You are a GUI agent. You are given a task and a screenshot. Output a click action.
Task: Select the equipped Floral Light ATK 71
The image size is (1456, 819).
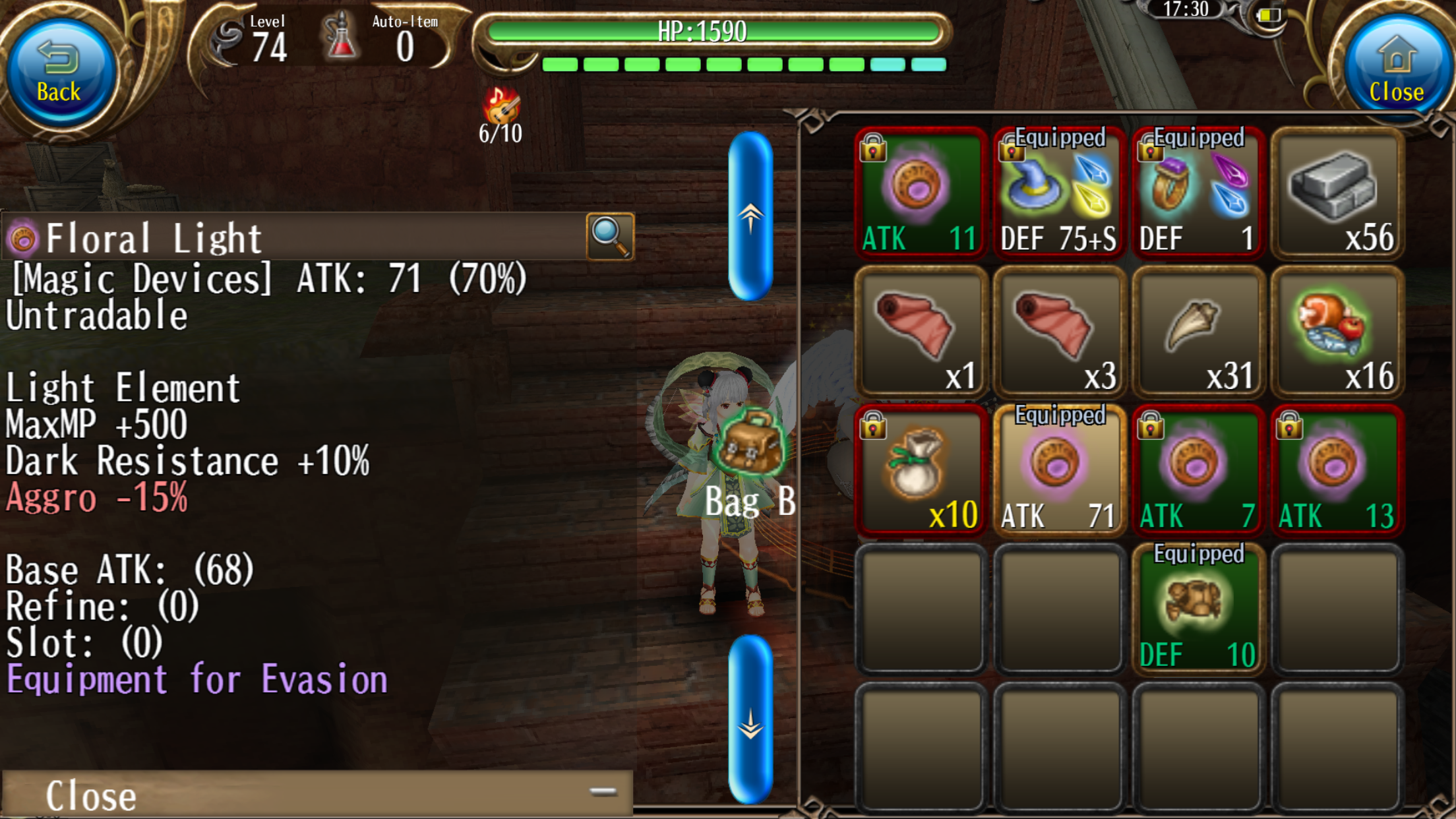[1059, 471]
